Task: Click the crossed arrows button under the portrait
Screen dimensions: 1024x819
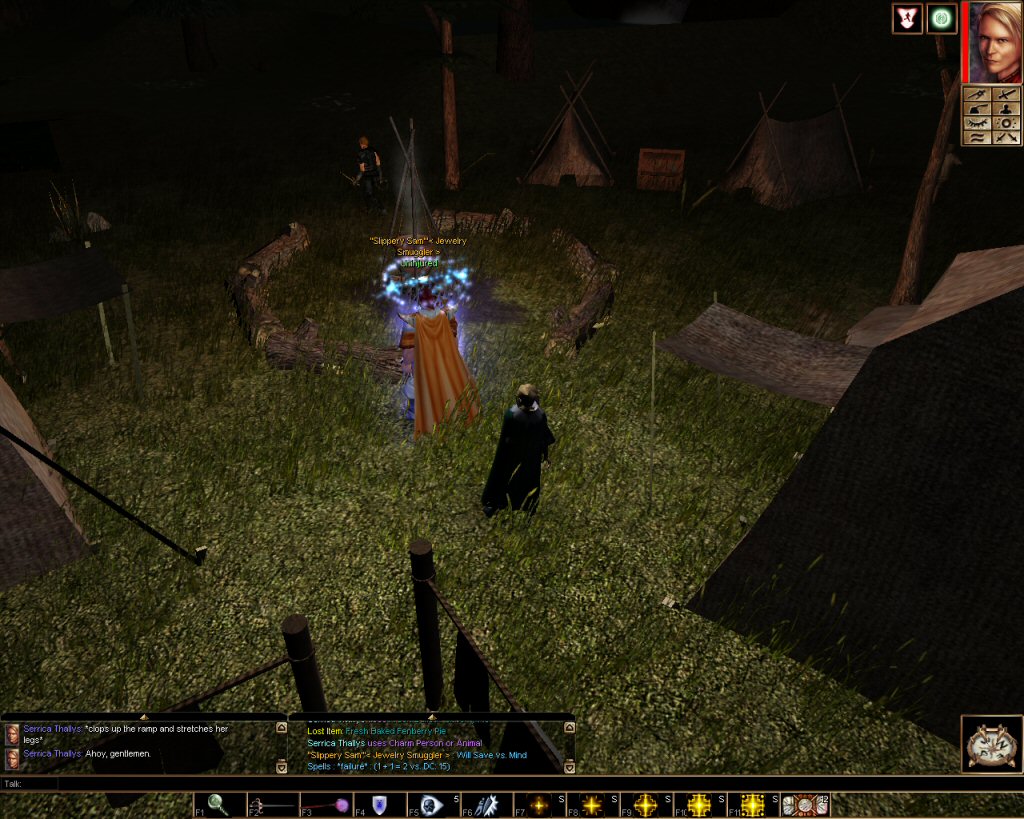Action: 1006,137
